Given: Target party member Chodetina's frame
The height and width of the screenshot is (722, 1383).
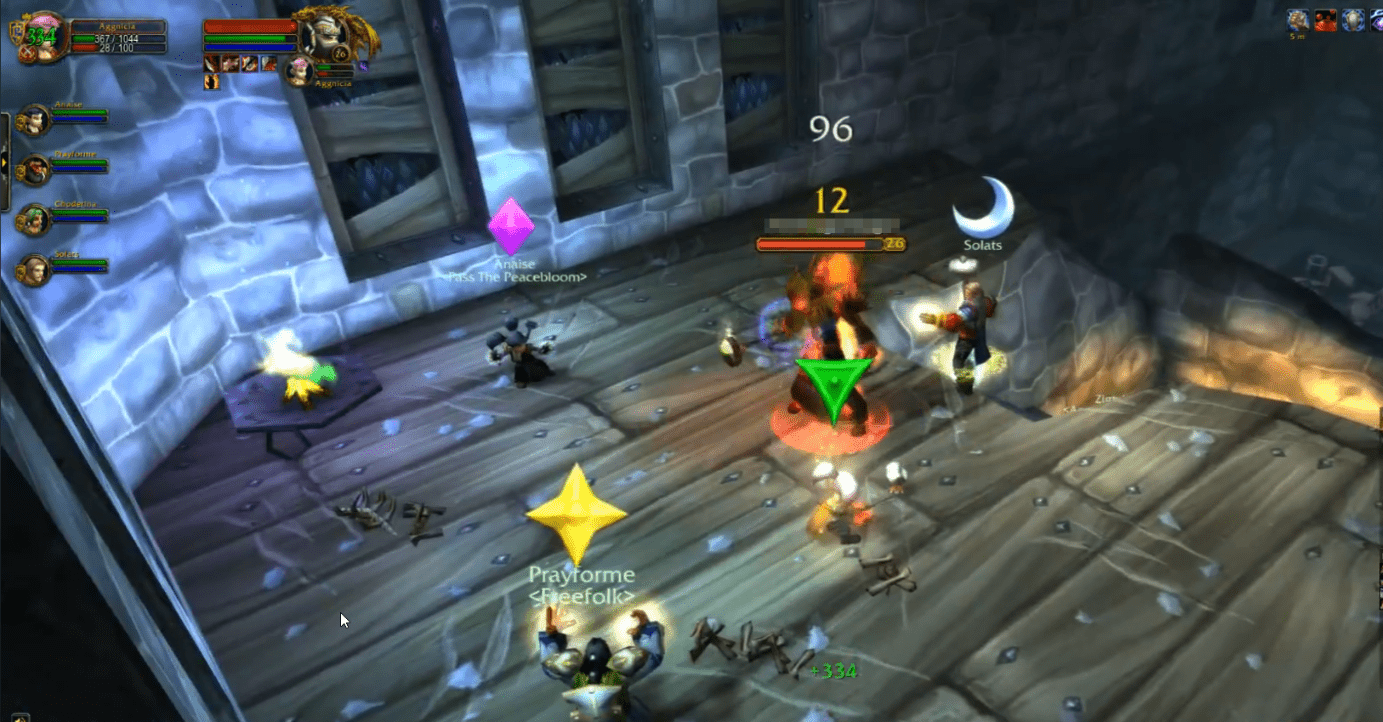Looking at the screenshot, I should click(36, 220).
